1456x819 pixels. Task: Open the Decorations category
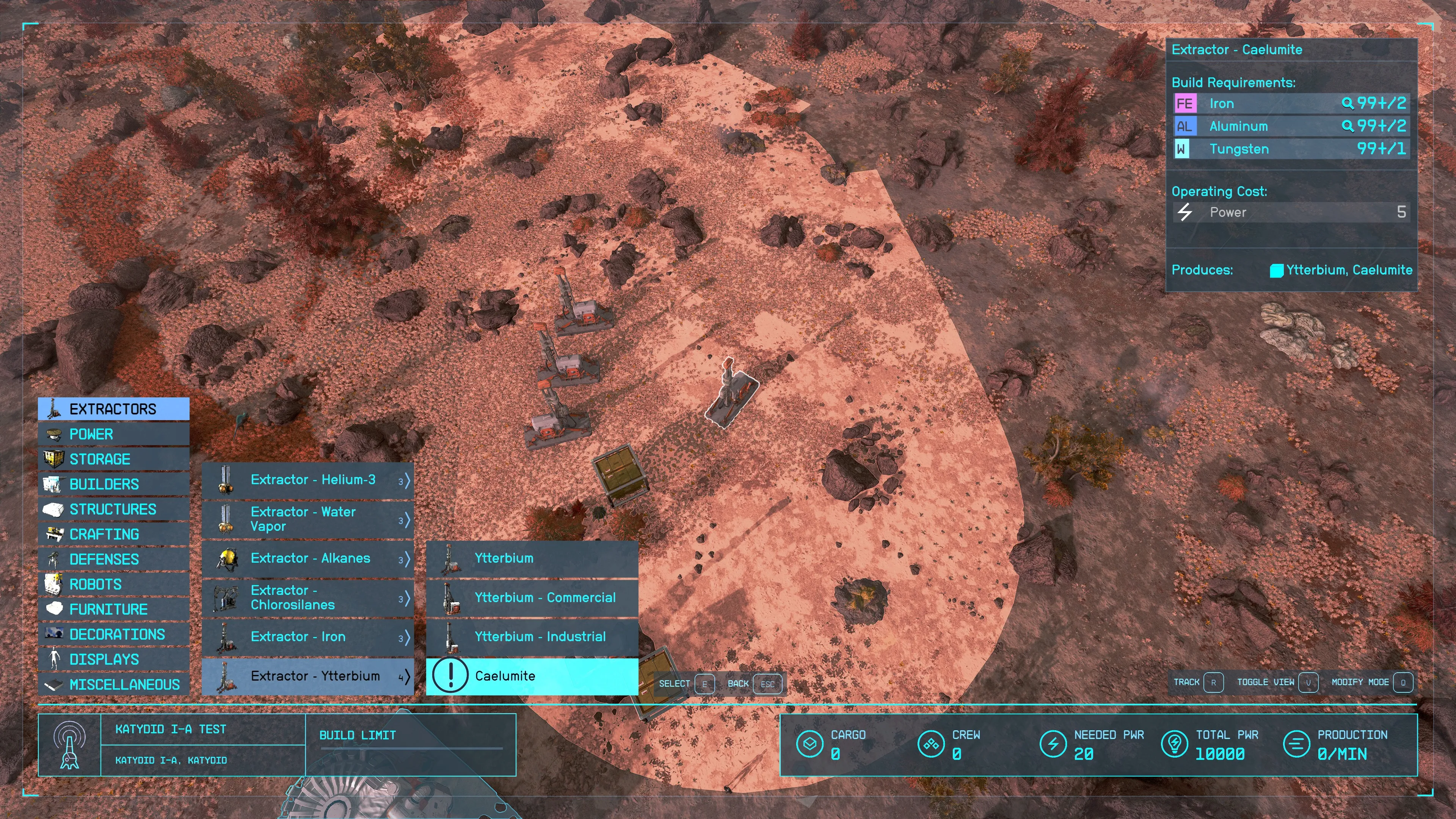(x=113, y=634)
